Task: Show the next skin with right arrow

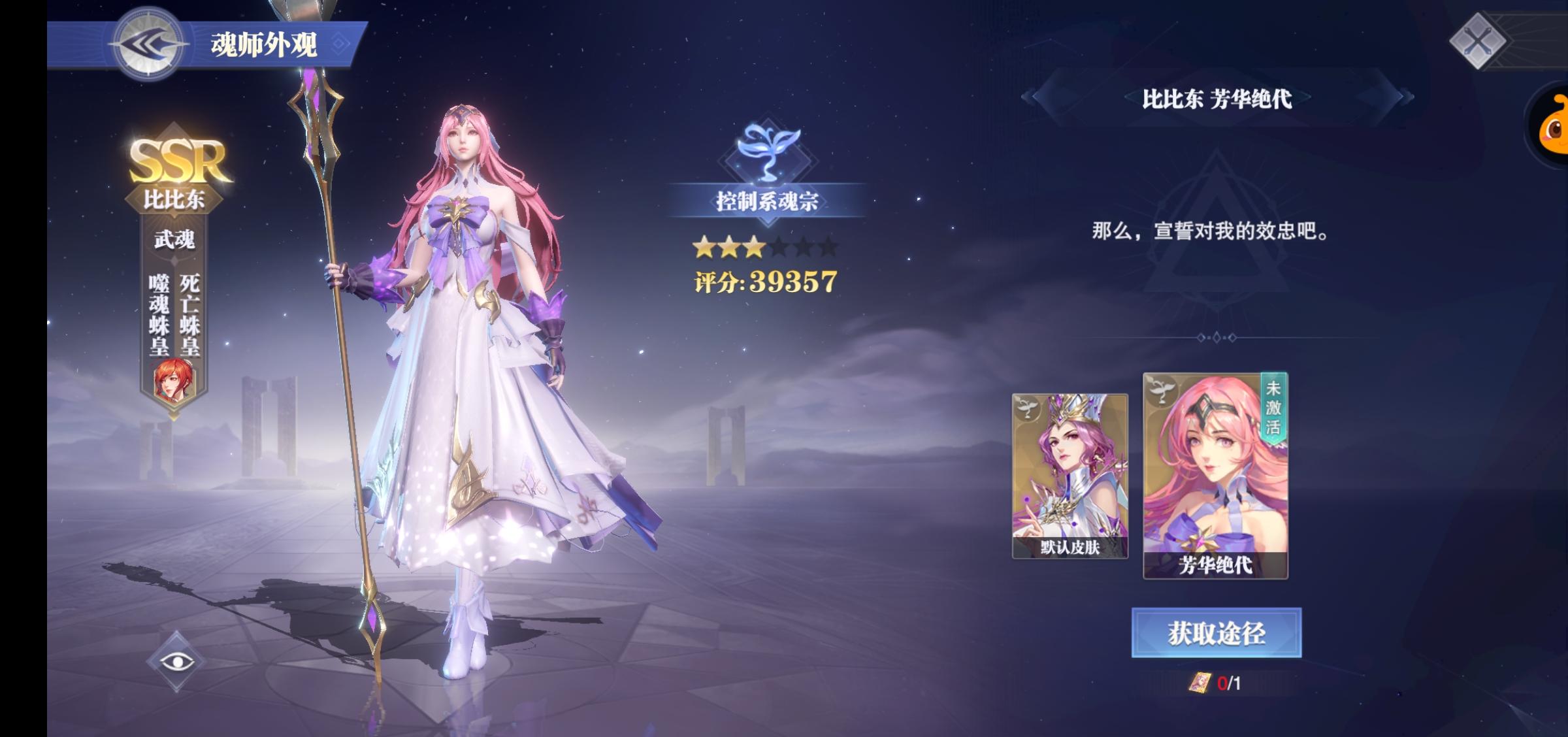Action: point(1404,97)
